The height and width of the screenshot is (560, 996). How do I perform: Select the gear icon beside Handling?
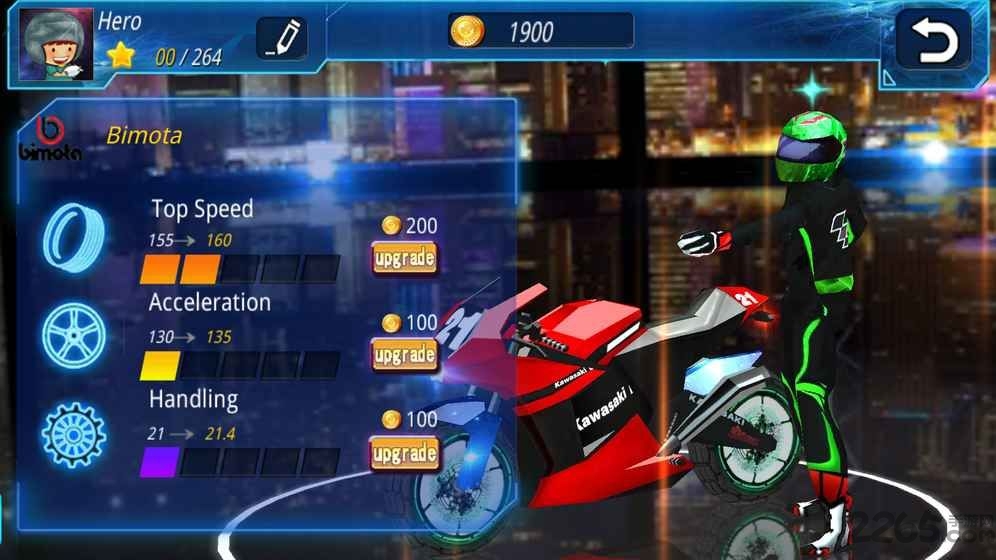click(73, 435)
